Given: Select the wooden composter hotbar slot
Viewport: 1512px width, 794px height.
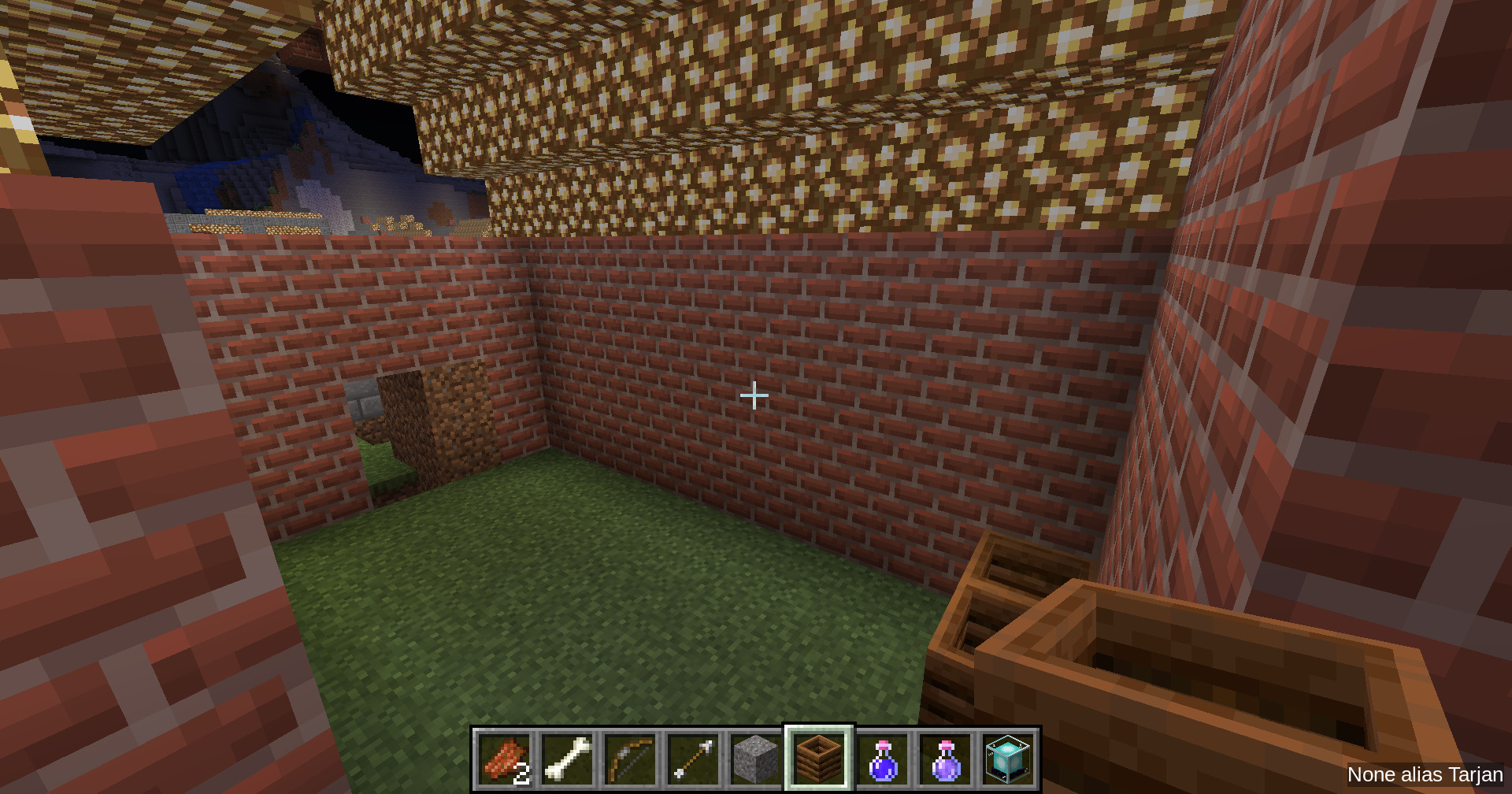Looking at the screenshot, I should 819,759.
